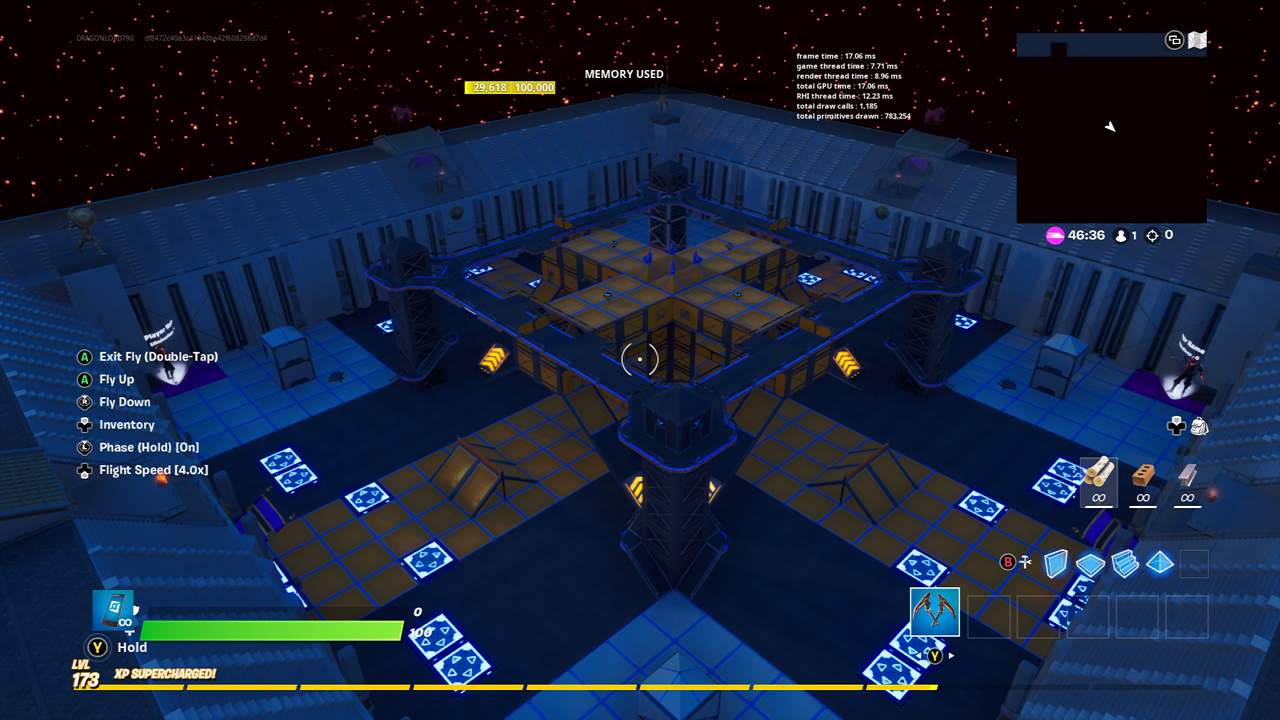This screenshot has height=720, width=1280.
Task: Click the match timer showing 46:36
Action: pyautogui.click(x=1087, y=235)
